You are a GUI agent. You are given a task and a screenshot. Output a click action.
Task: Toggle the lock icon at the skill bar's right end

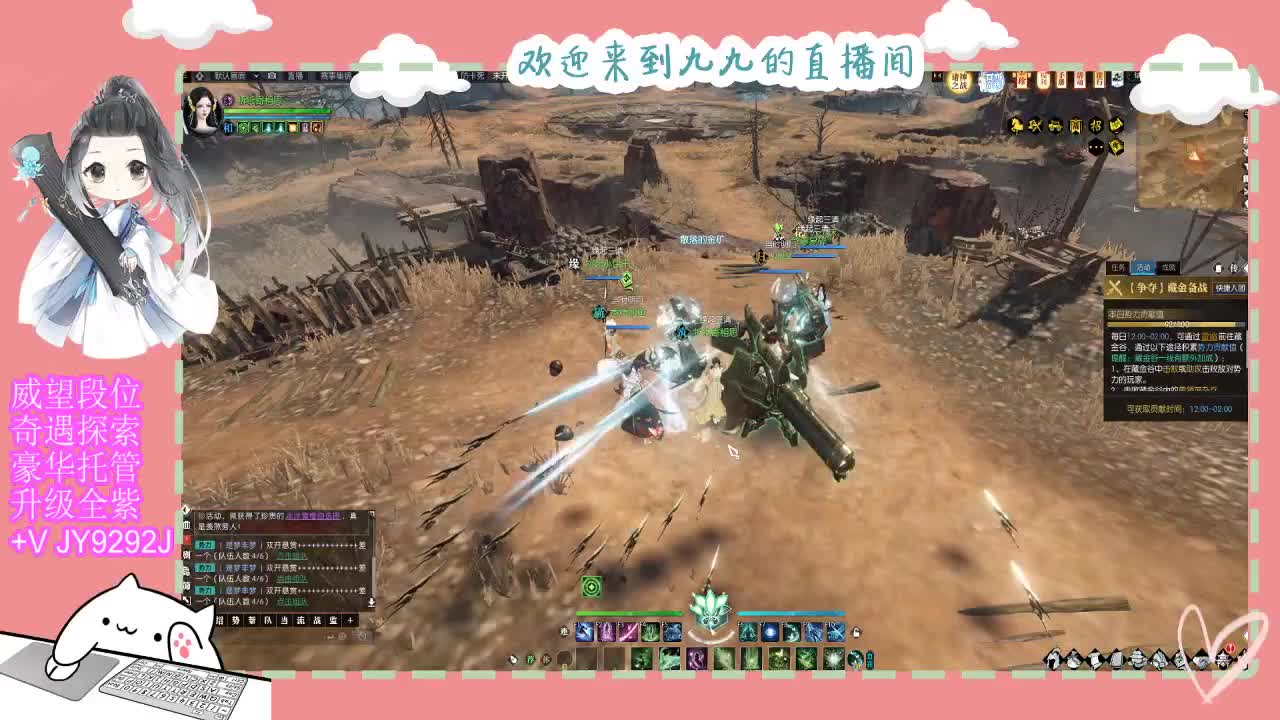pos(855,633)
